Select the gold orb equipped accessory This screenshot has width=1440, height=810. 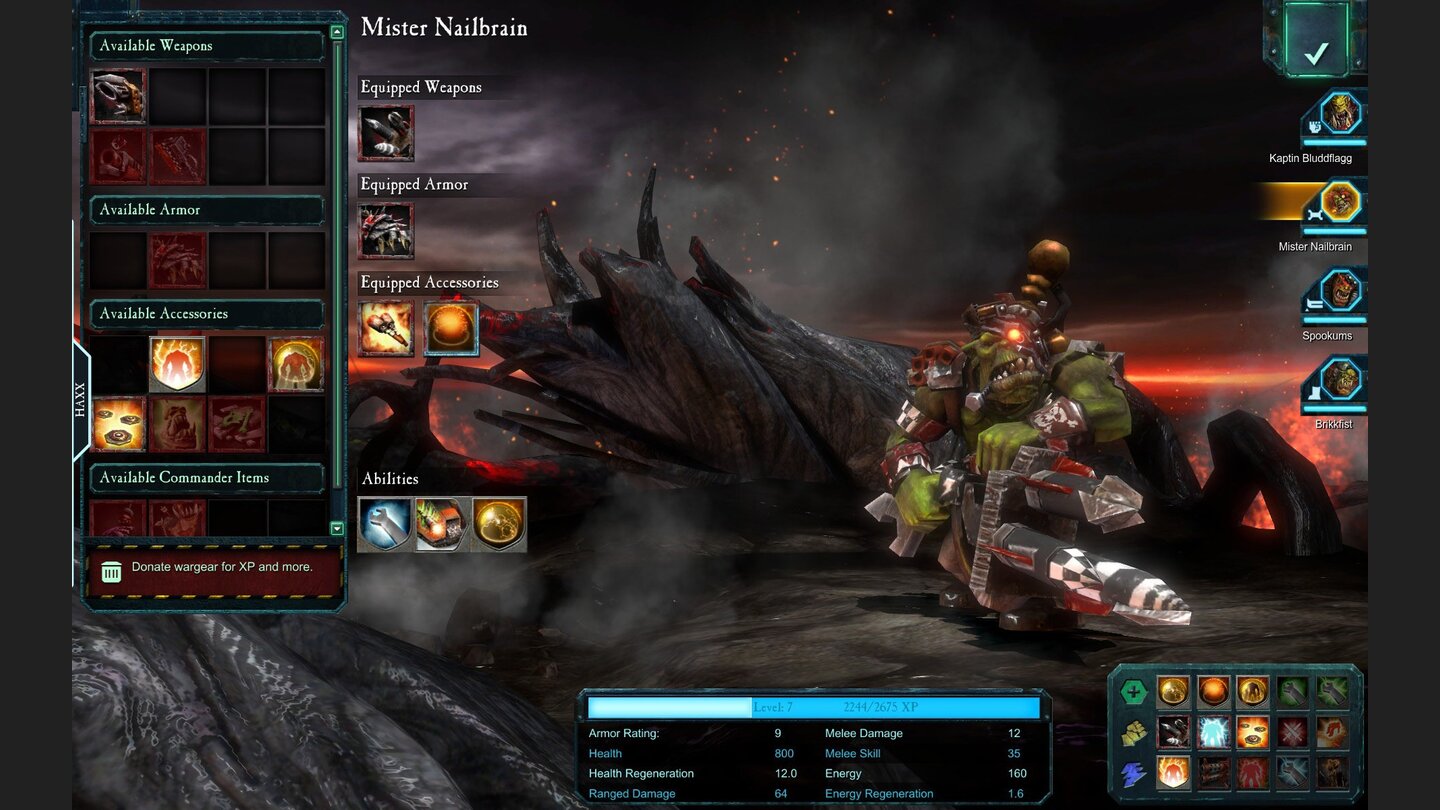click(x=452, y=329)
